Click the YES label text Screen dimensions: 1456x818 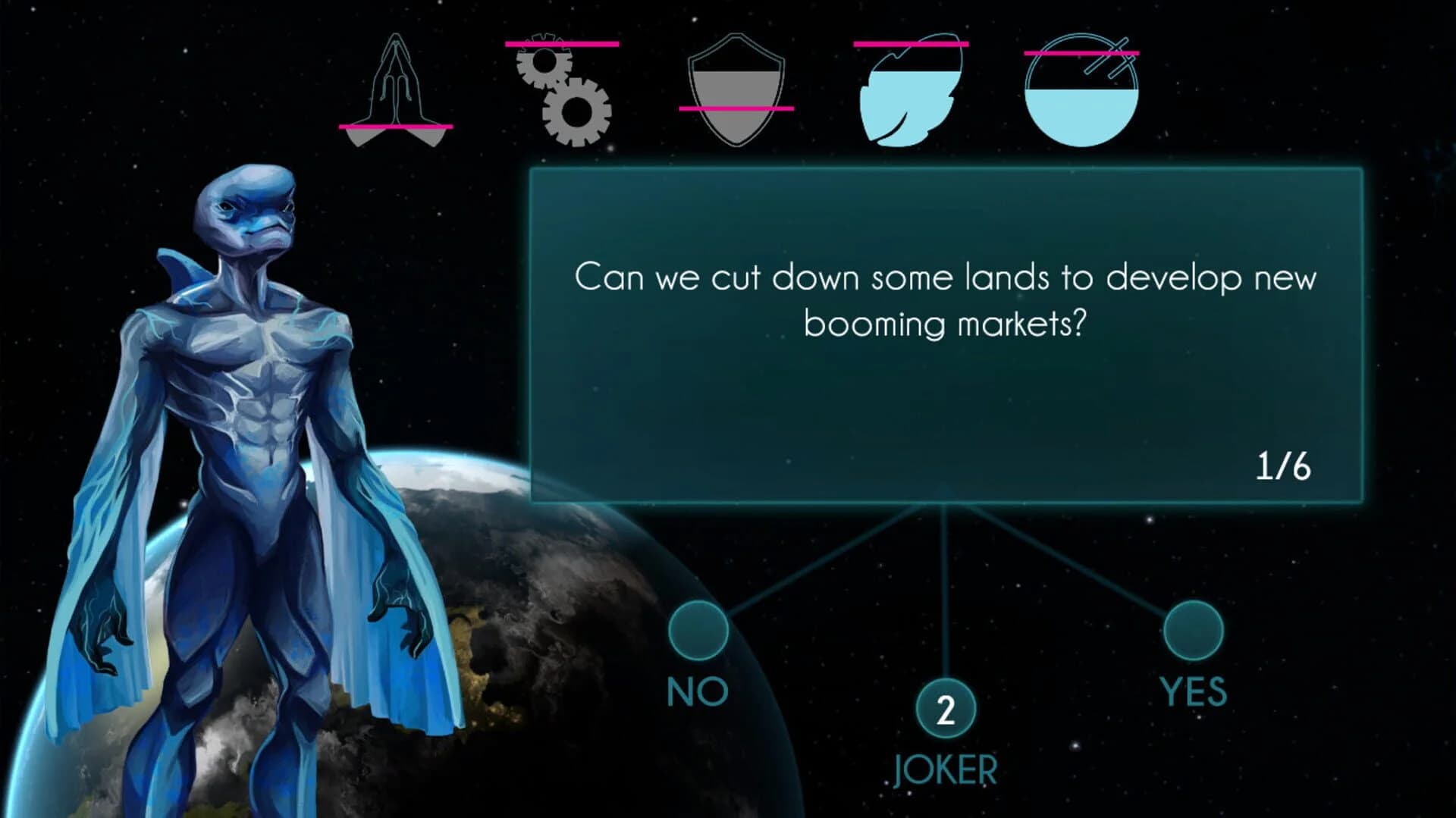point(1193,689)
